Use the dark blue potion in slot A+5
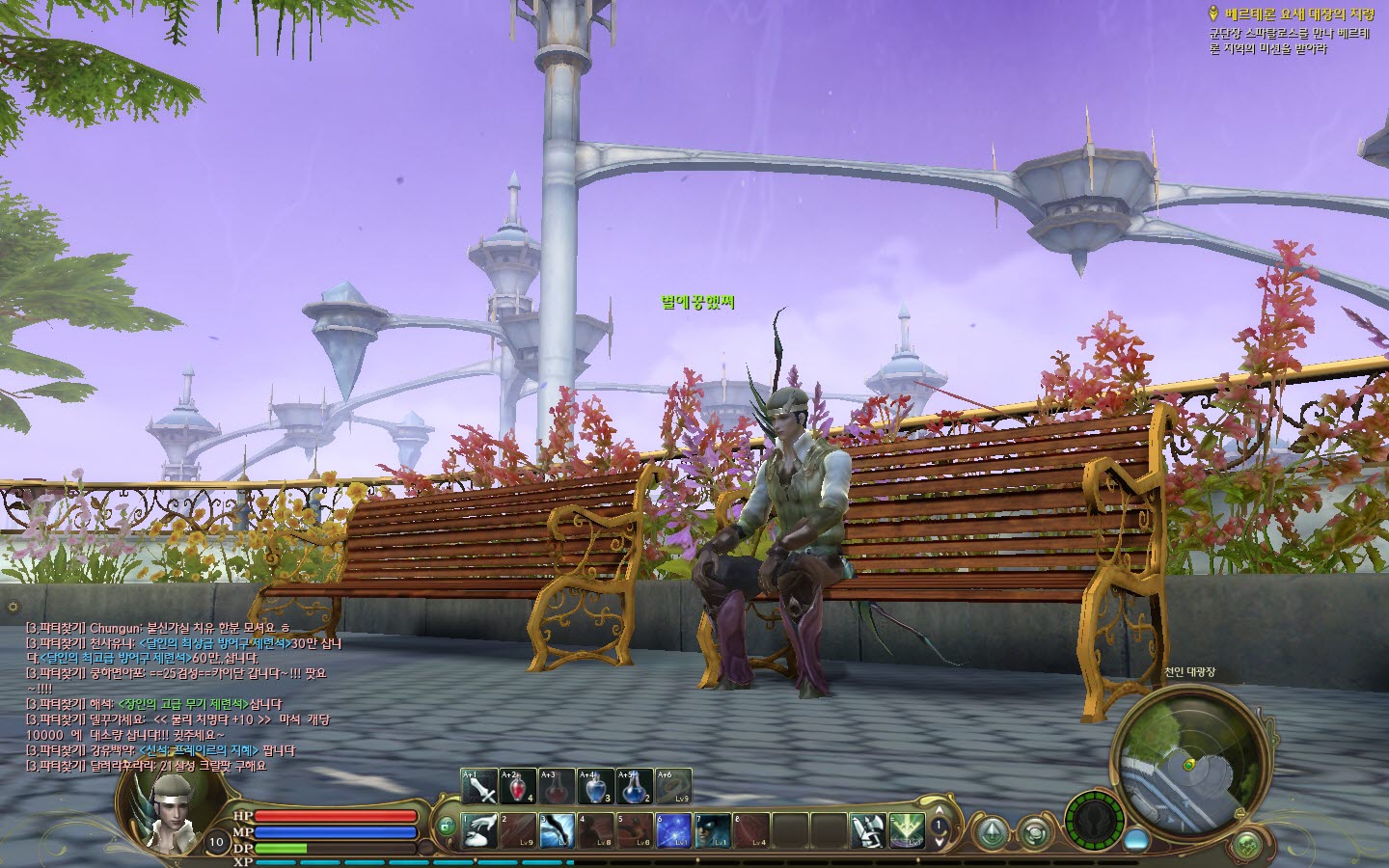 click(x=634, y=787)
